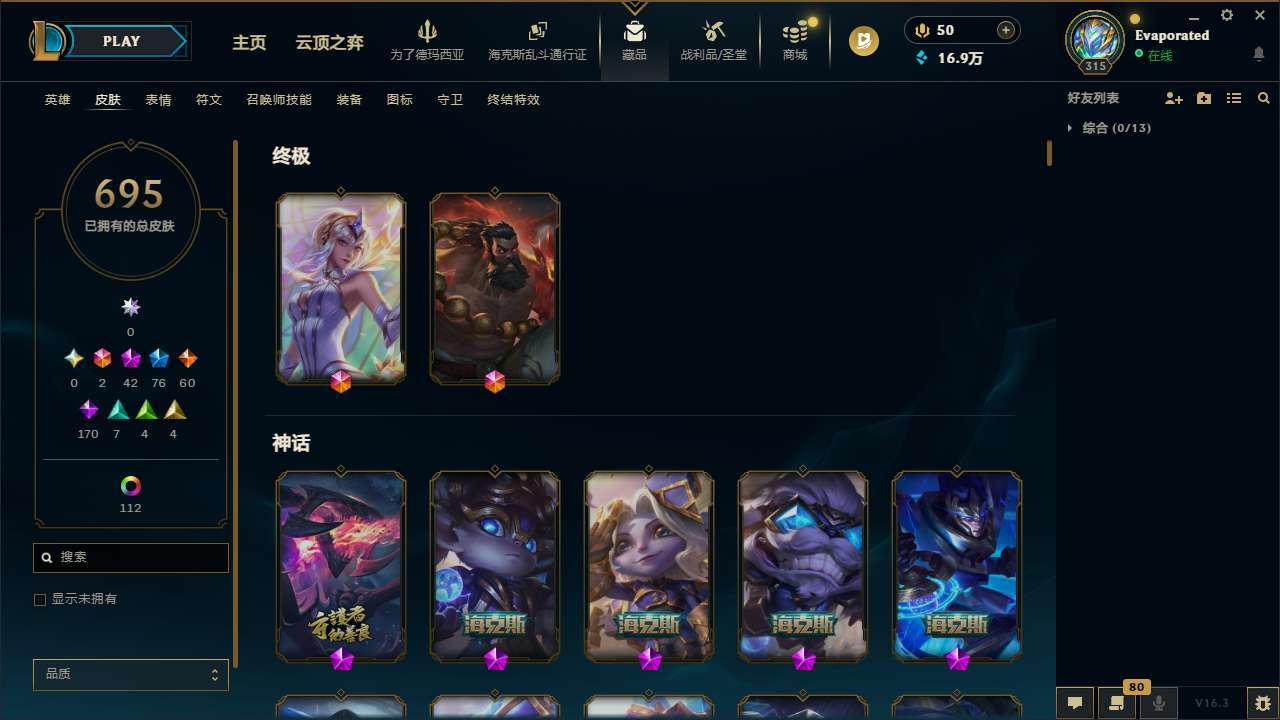Click the PLAY button
Screen dimensions: 1280x720
point(121,41)
